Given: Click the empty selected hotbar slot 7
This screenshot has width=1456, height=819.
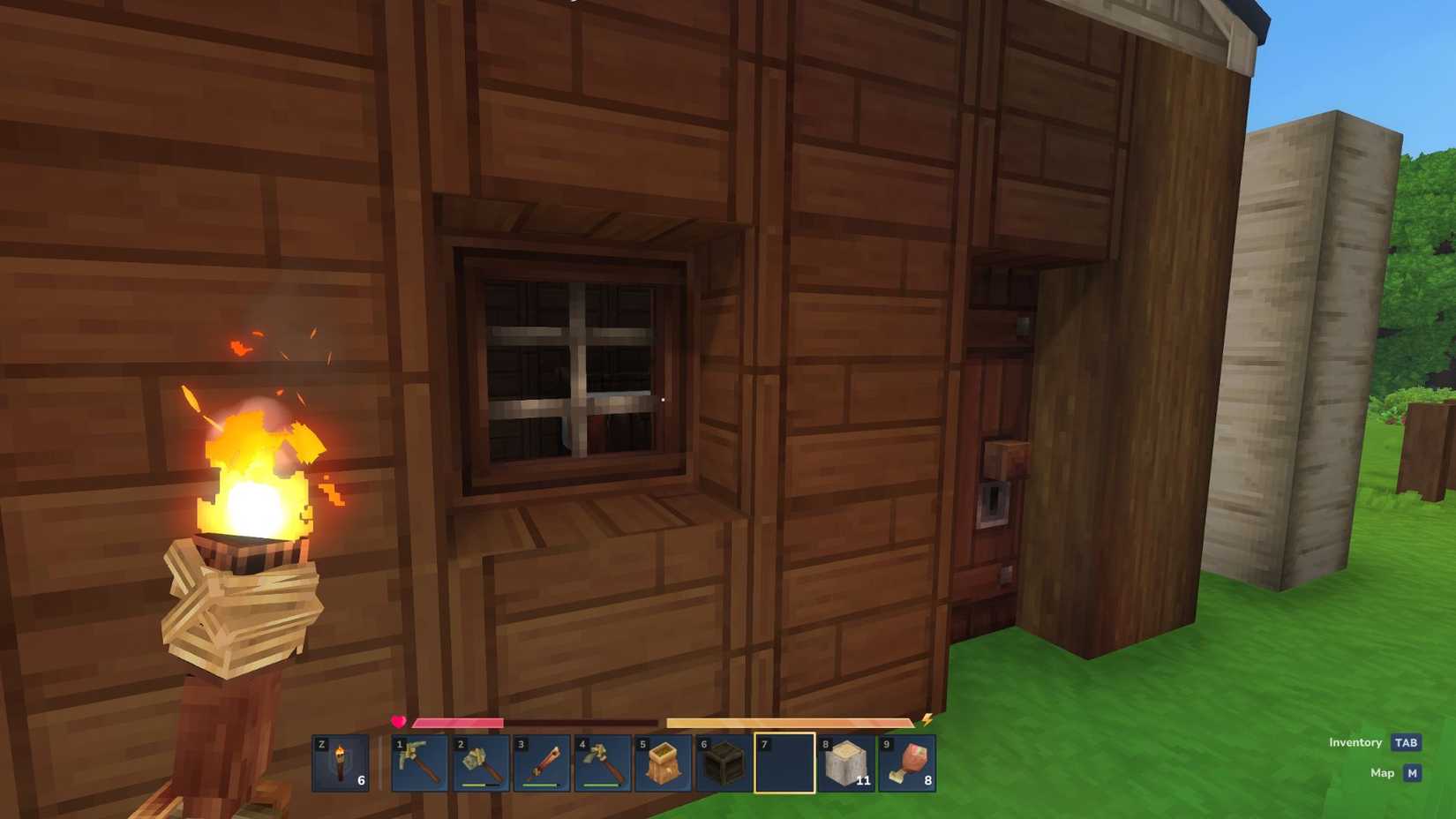Looking at the screenshot, I should (785, 763).
